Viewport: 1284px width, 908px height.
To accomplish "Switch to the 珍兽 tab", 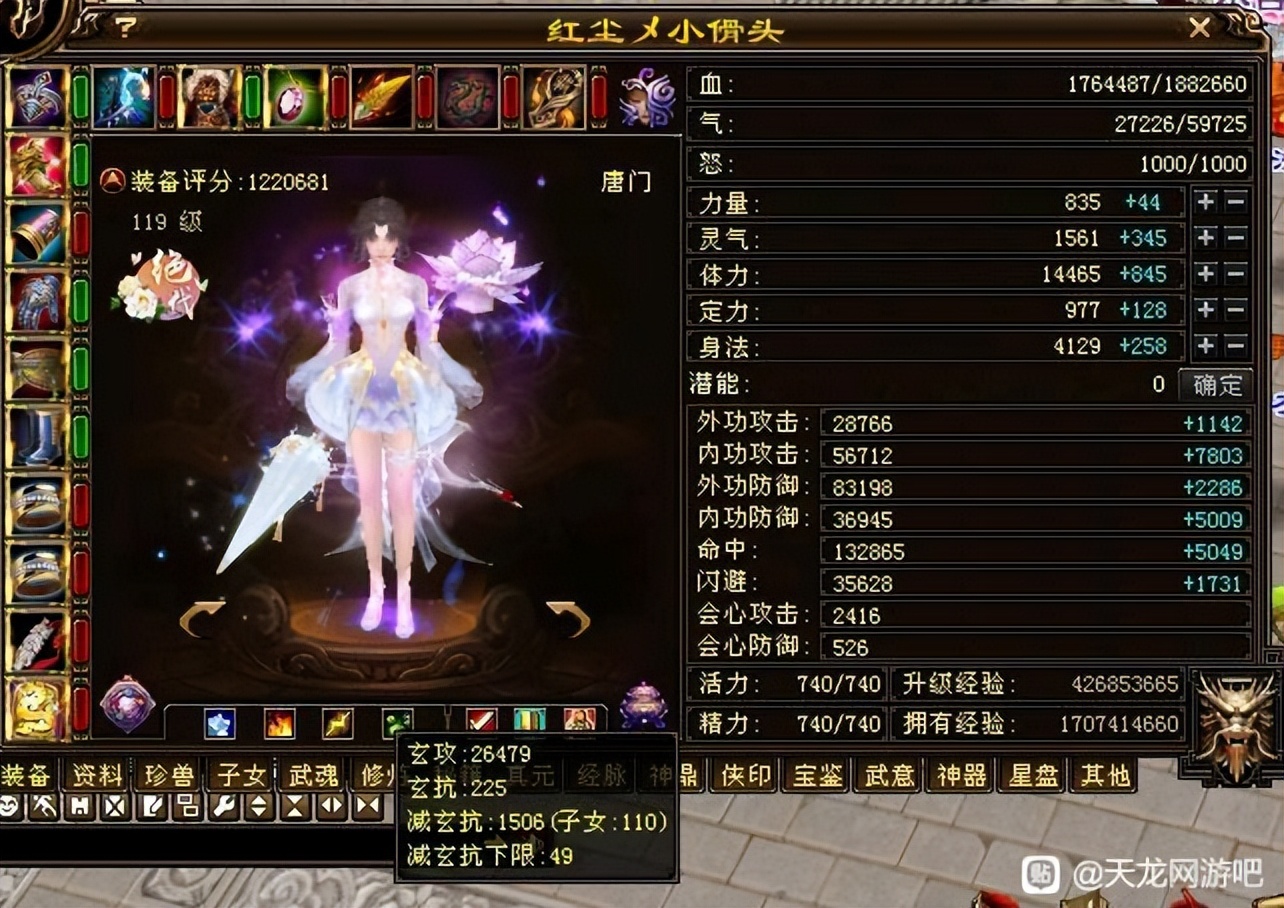I will point(166,774).
